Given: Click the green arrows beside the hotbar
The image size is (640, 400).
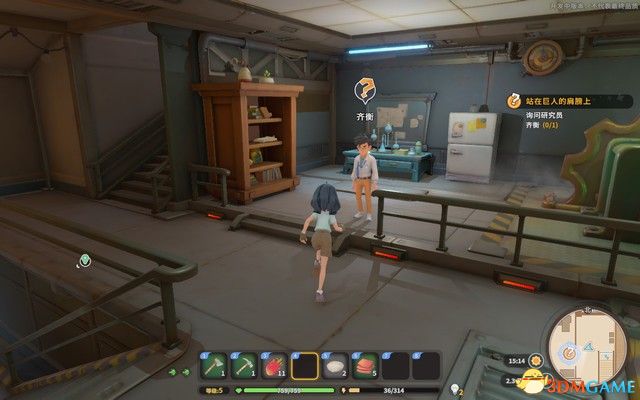Looking at the screenshot, I should click(180, 372).
